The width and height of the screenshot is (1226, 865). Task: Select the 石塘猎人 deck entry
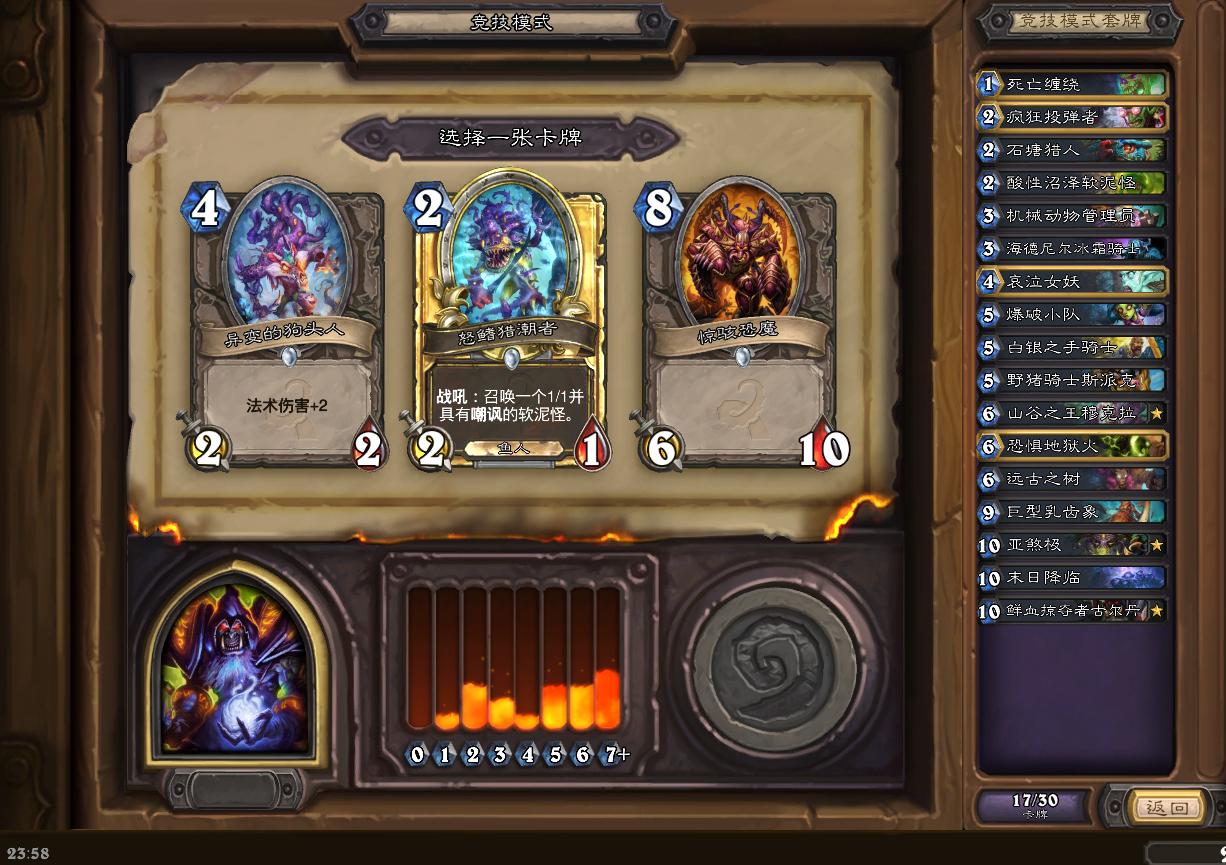(x=1072, y=150)
